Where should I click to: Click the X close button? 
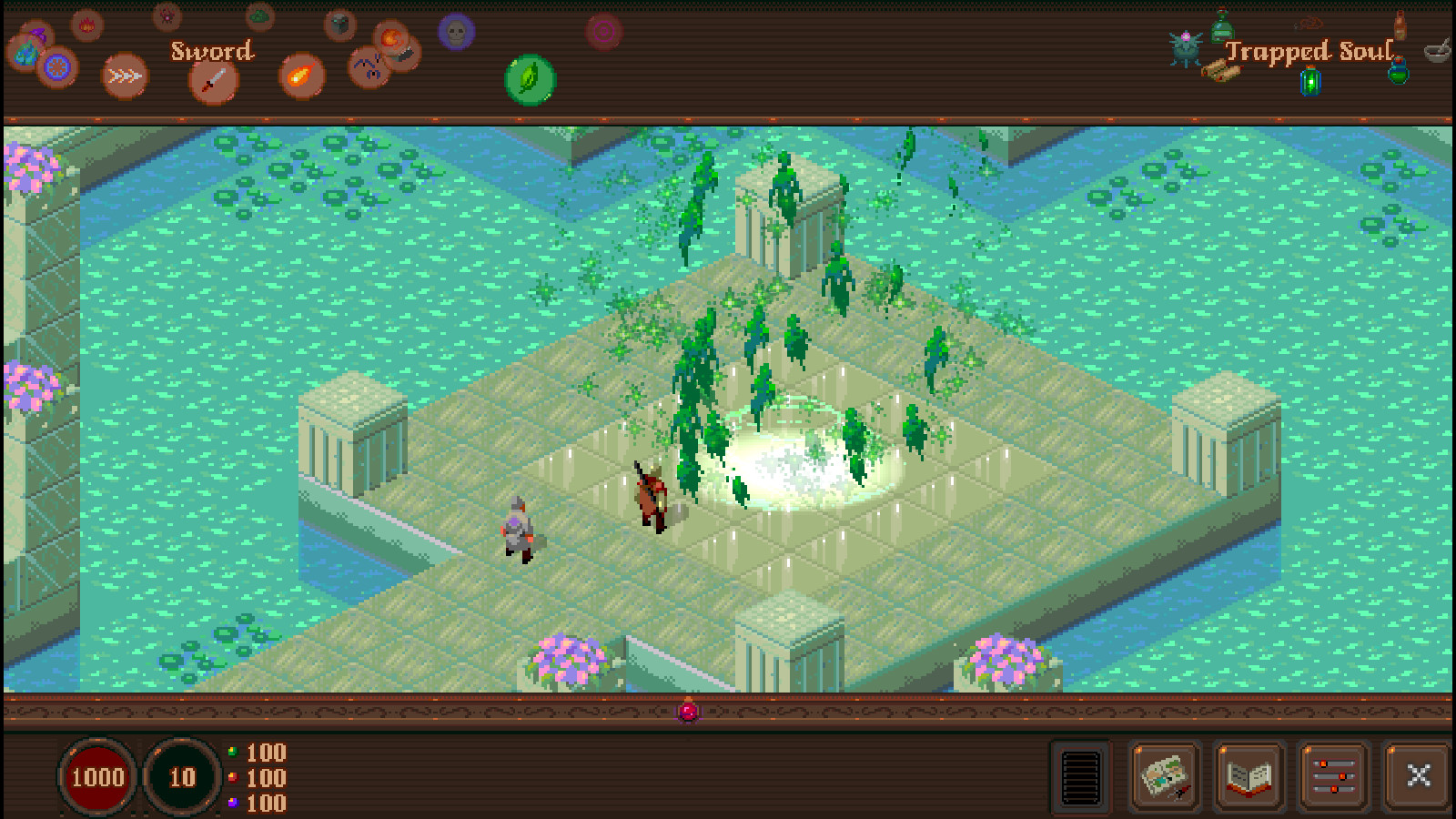click(1418, 776)
